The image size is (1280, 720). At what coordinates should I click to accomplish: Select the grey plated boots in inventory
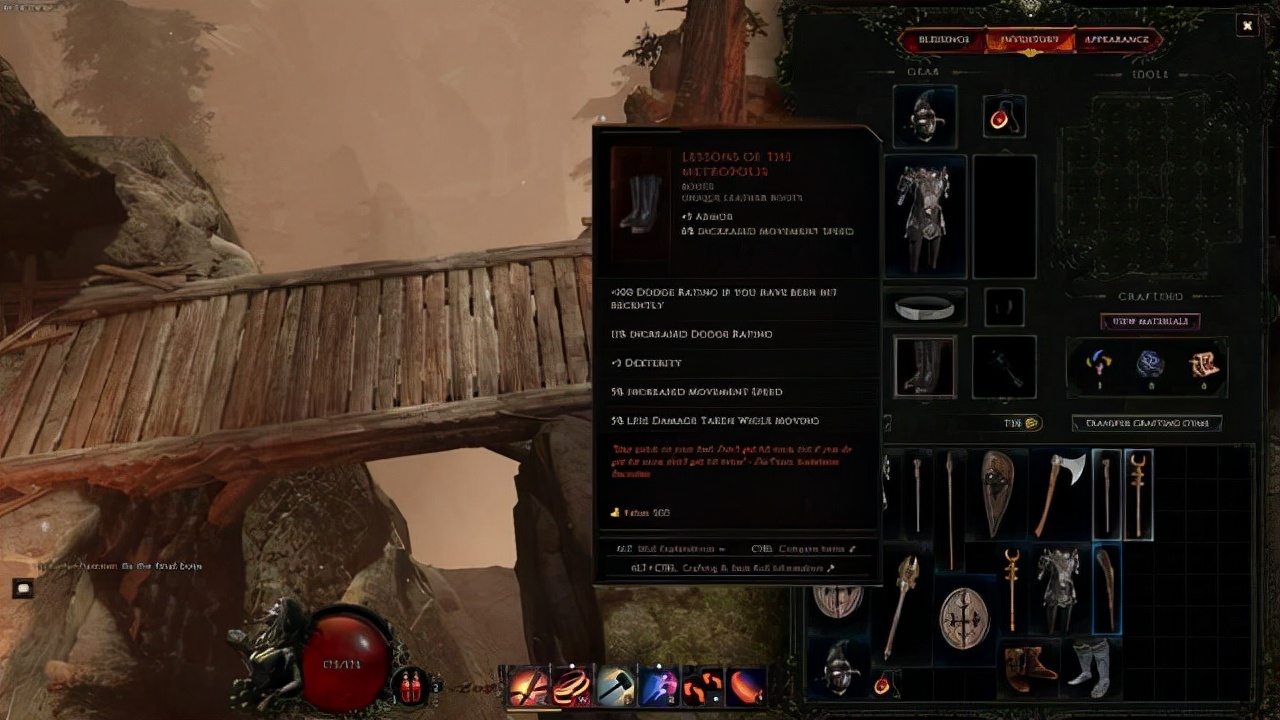tap(1089, 664)
